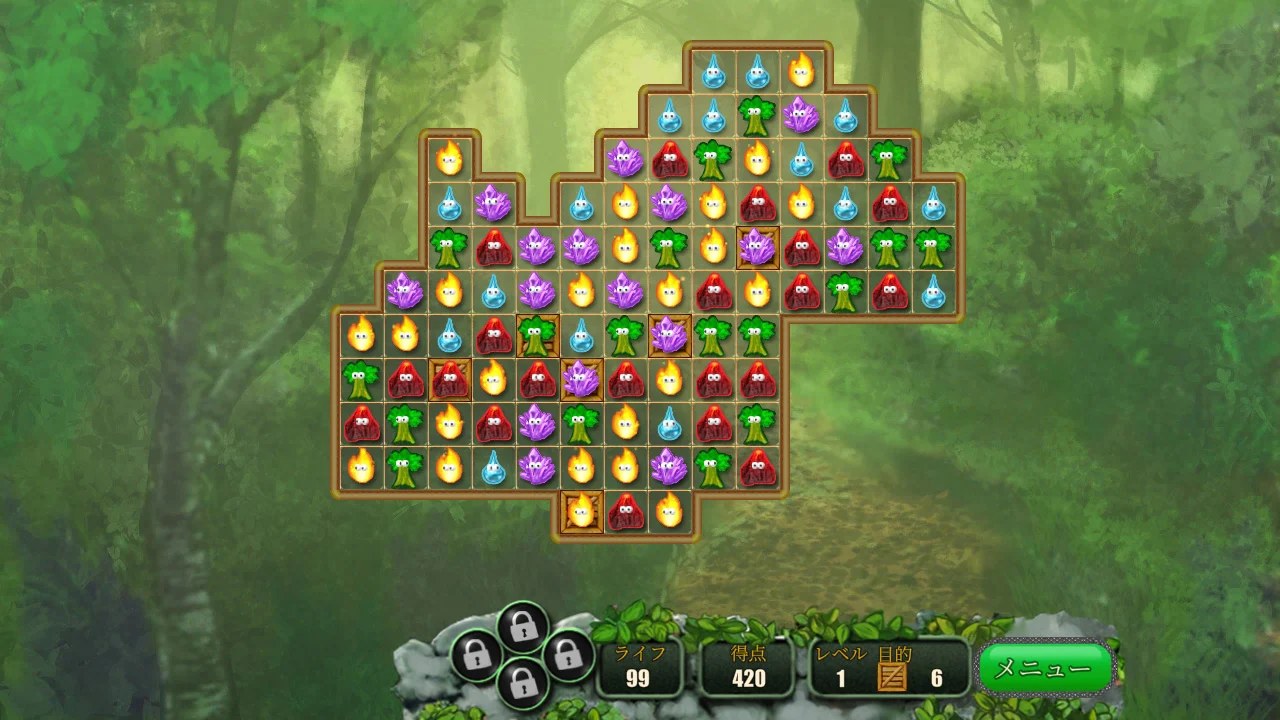Click the red monster in the bottom row
The width and height of the screenshot is (1280, 720).
(625, 511)
